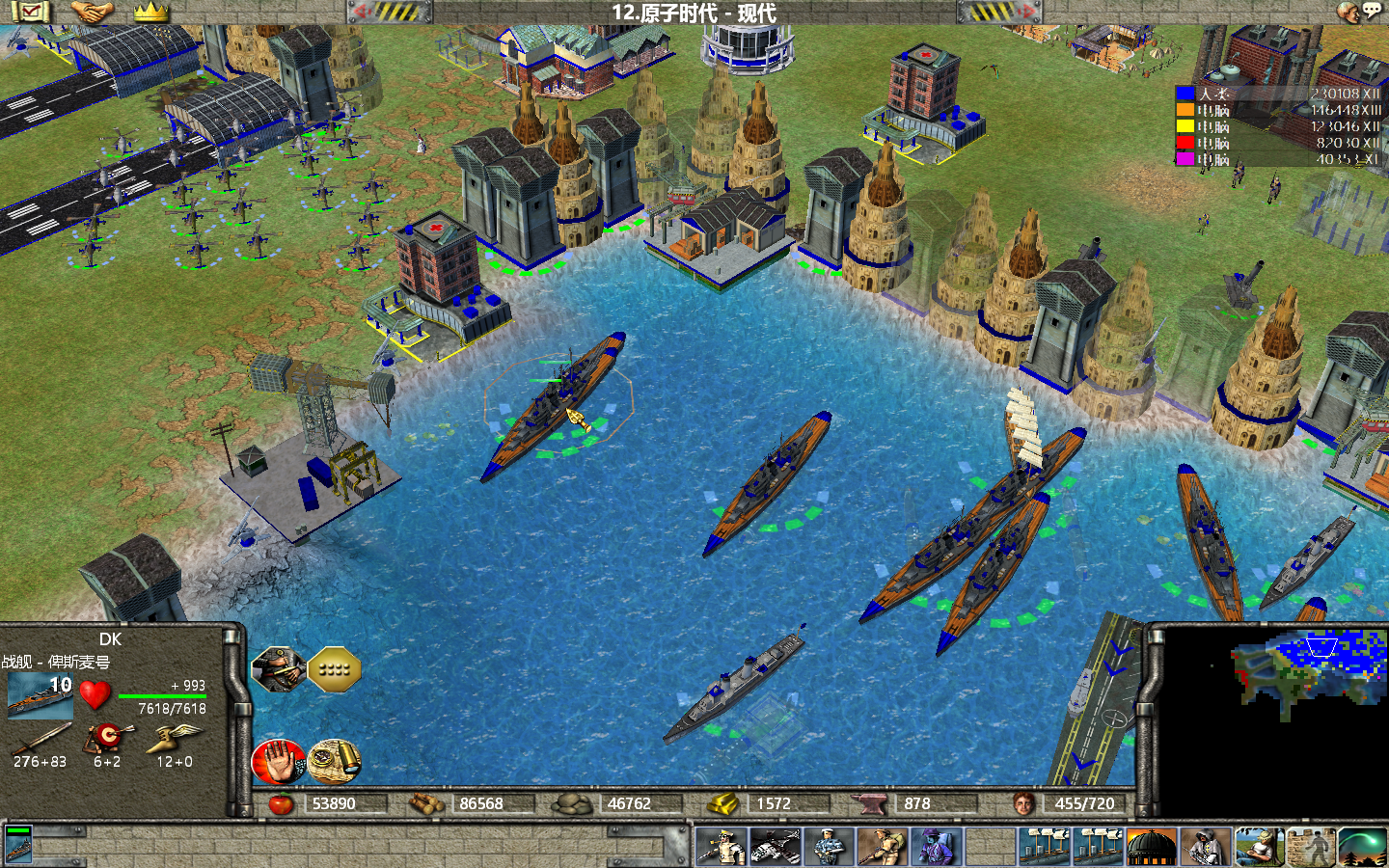
Task: Activate the fist attack command
Action: coord(278,669)
